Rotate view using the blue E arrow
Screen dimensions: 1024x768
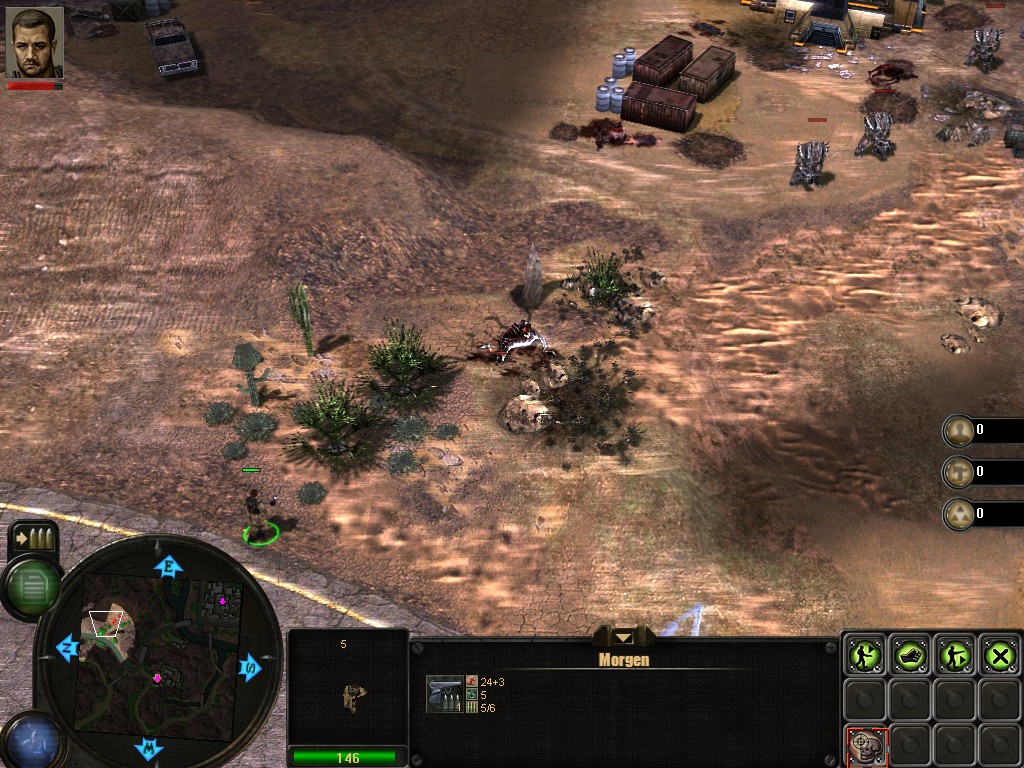pos(168,567)
